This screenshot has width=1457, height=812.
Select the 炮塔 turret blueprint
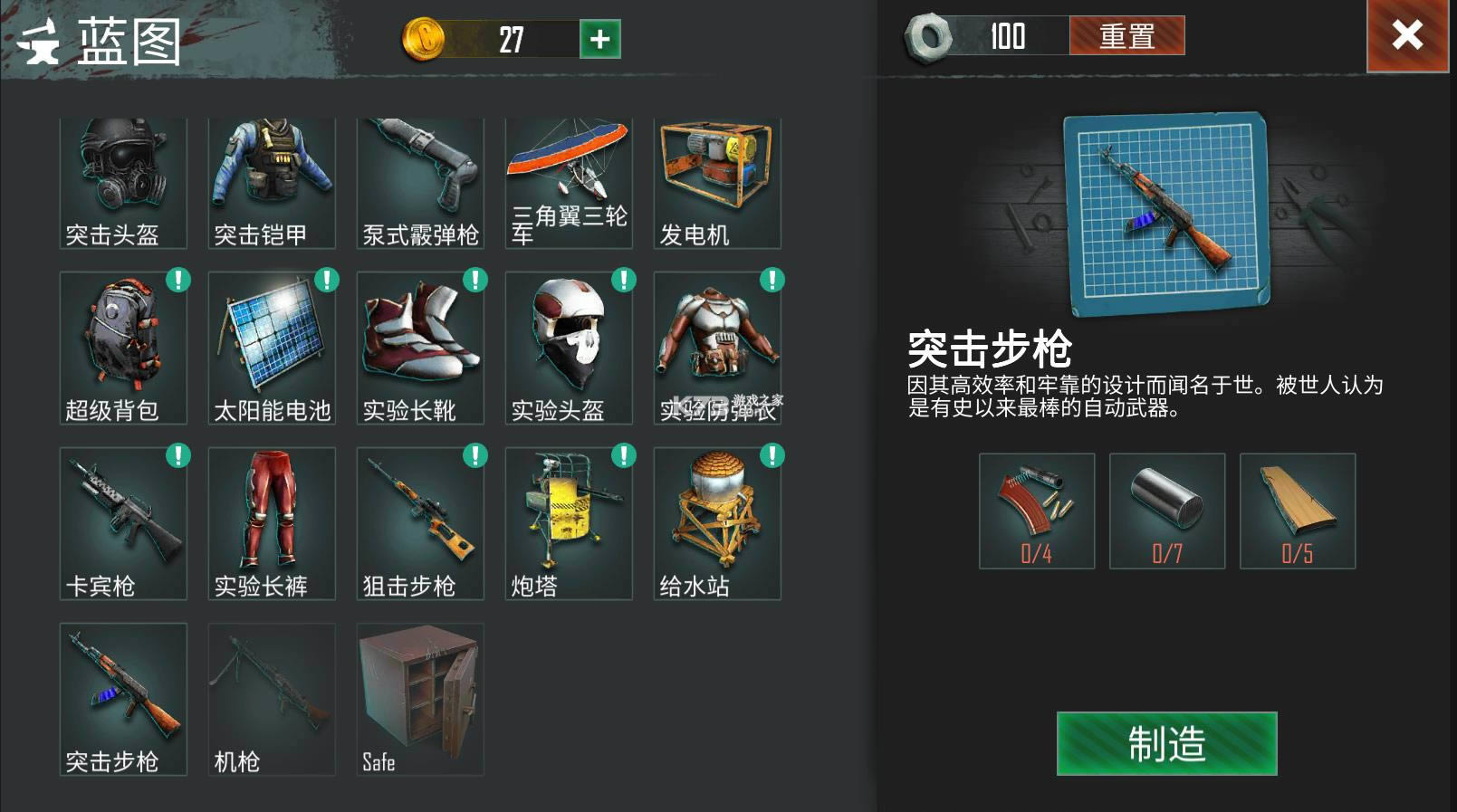point(569,521)
